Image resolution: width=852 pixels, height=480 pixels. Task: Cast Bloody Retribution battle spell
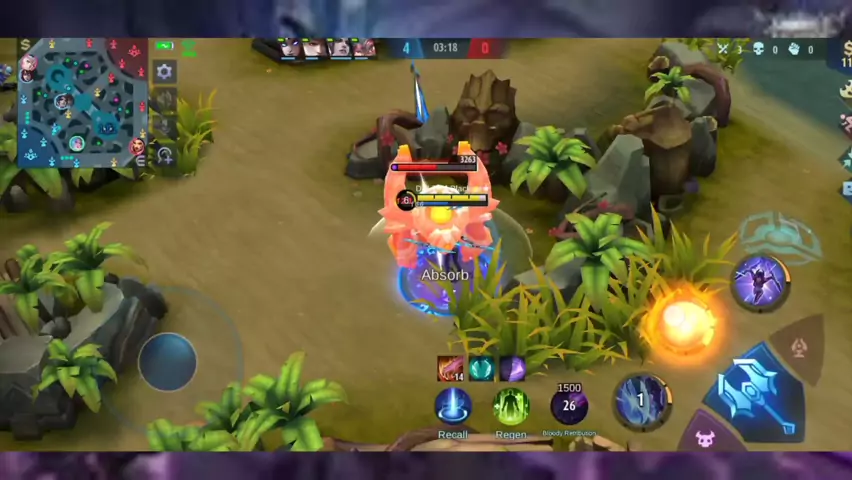point(569,406)
